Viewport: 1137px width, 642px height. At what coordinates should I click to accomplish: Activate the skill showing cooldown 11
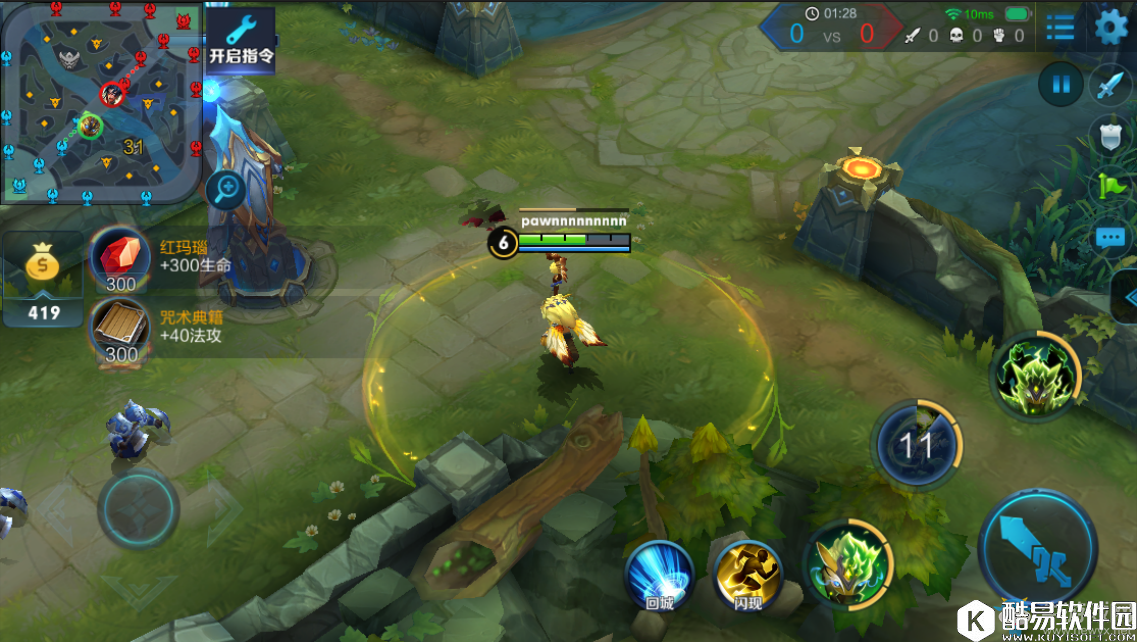coord(916,445)
